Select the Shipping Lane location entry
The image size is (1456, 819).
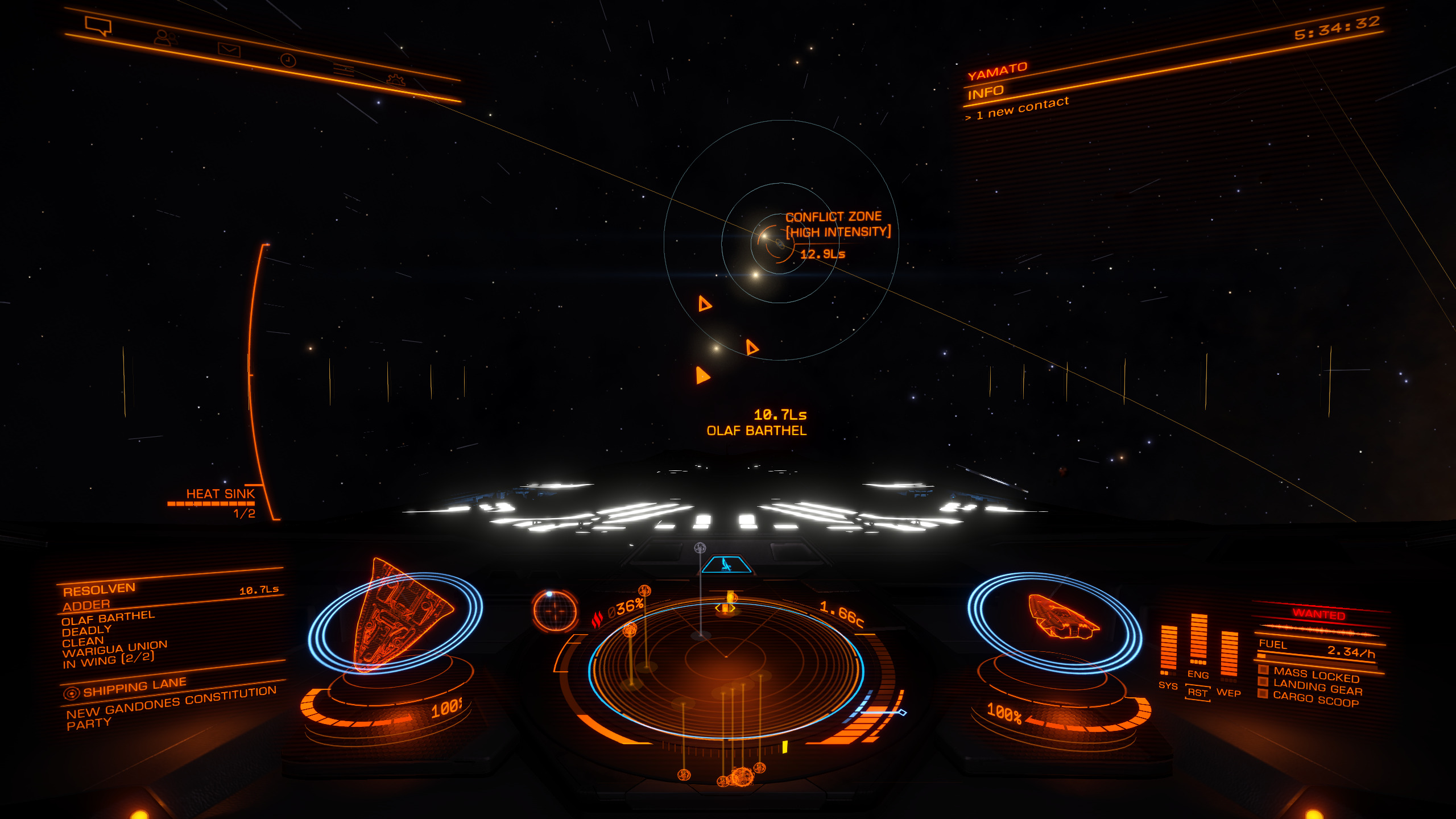tap(134, 688)
